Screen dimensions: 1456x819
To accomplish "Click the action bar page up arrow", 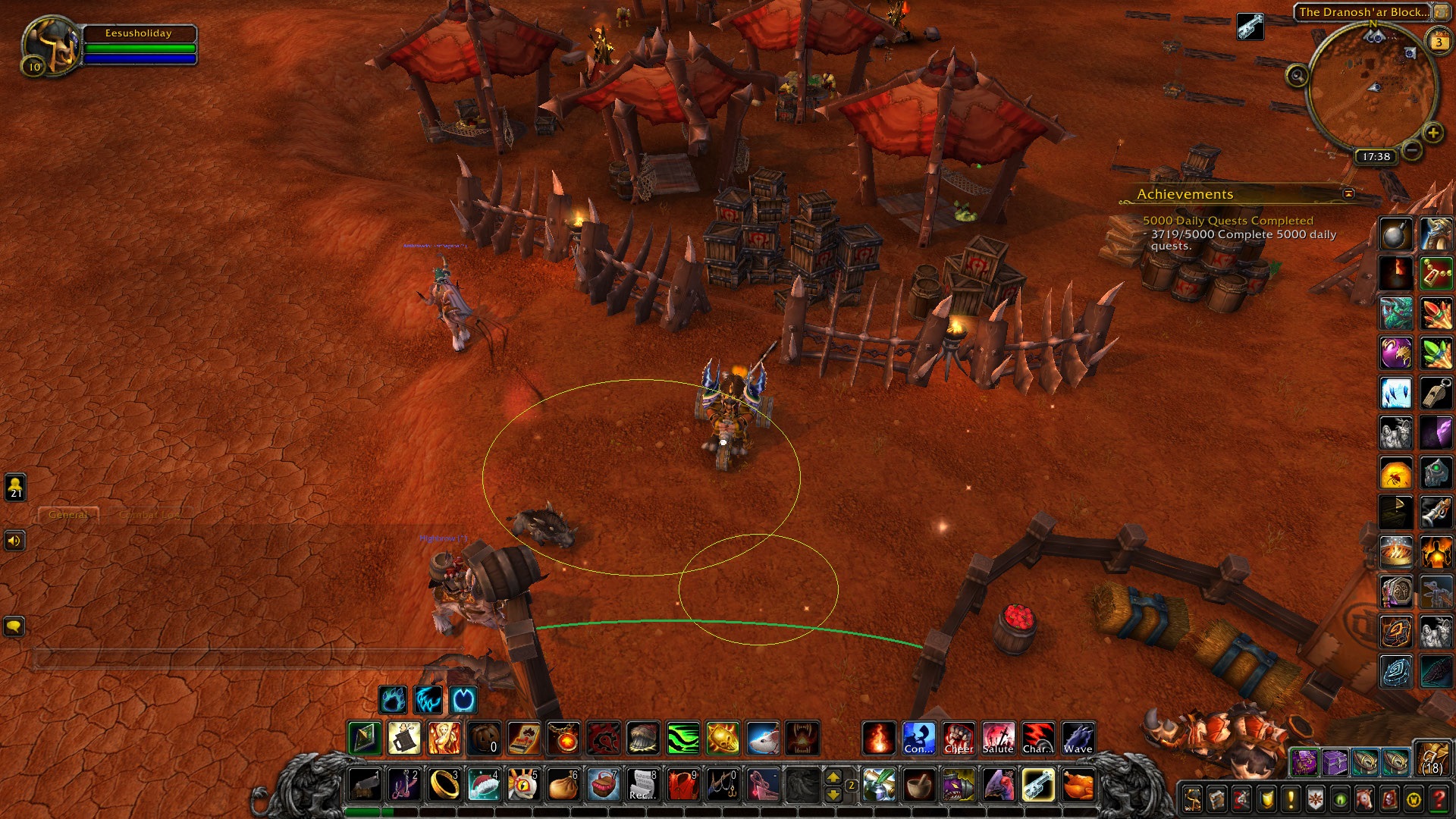I will [833, 777].
